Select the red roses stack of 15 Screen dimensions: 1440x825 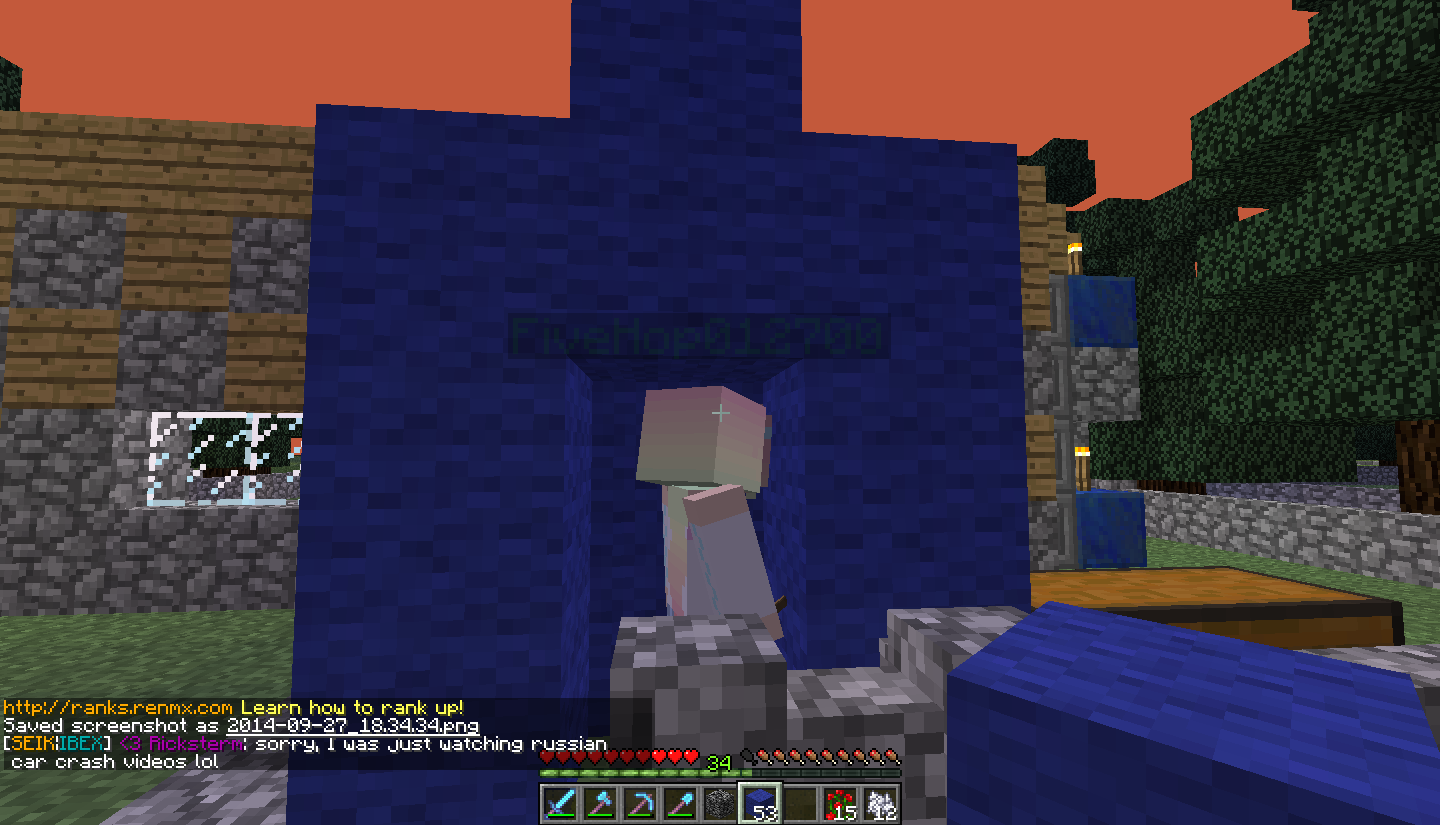pyautogui.click(x=840, y=803)
